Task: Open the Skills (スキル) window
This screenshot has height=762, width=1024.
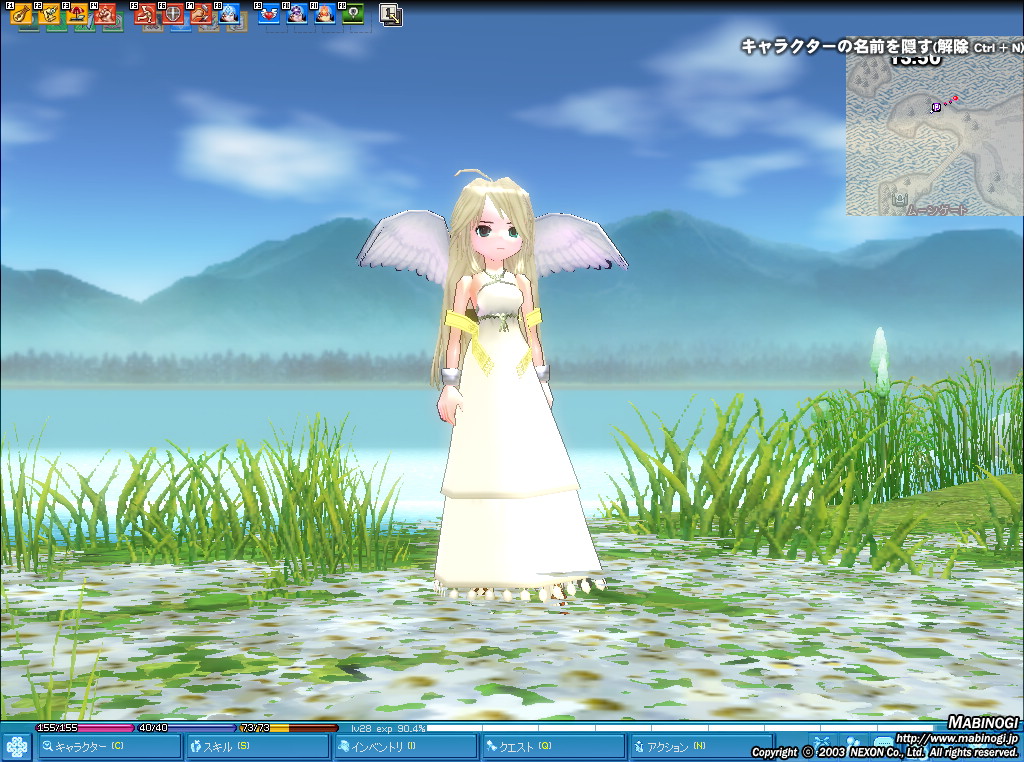Action: click(x=258, y=746)
